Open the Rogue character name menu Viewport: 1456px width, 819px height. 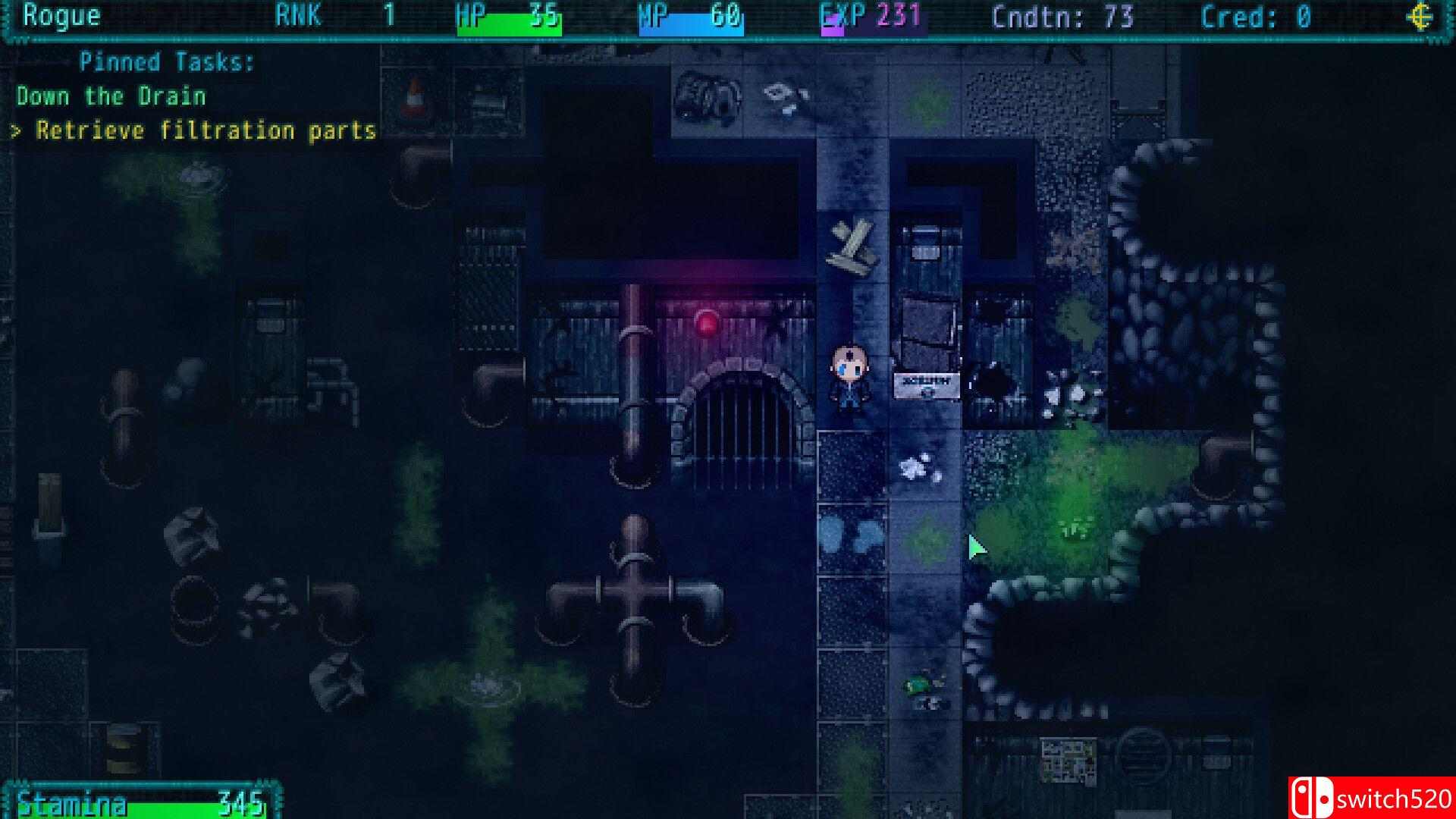pyautogui.click(x=61, y=17)
